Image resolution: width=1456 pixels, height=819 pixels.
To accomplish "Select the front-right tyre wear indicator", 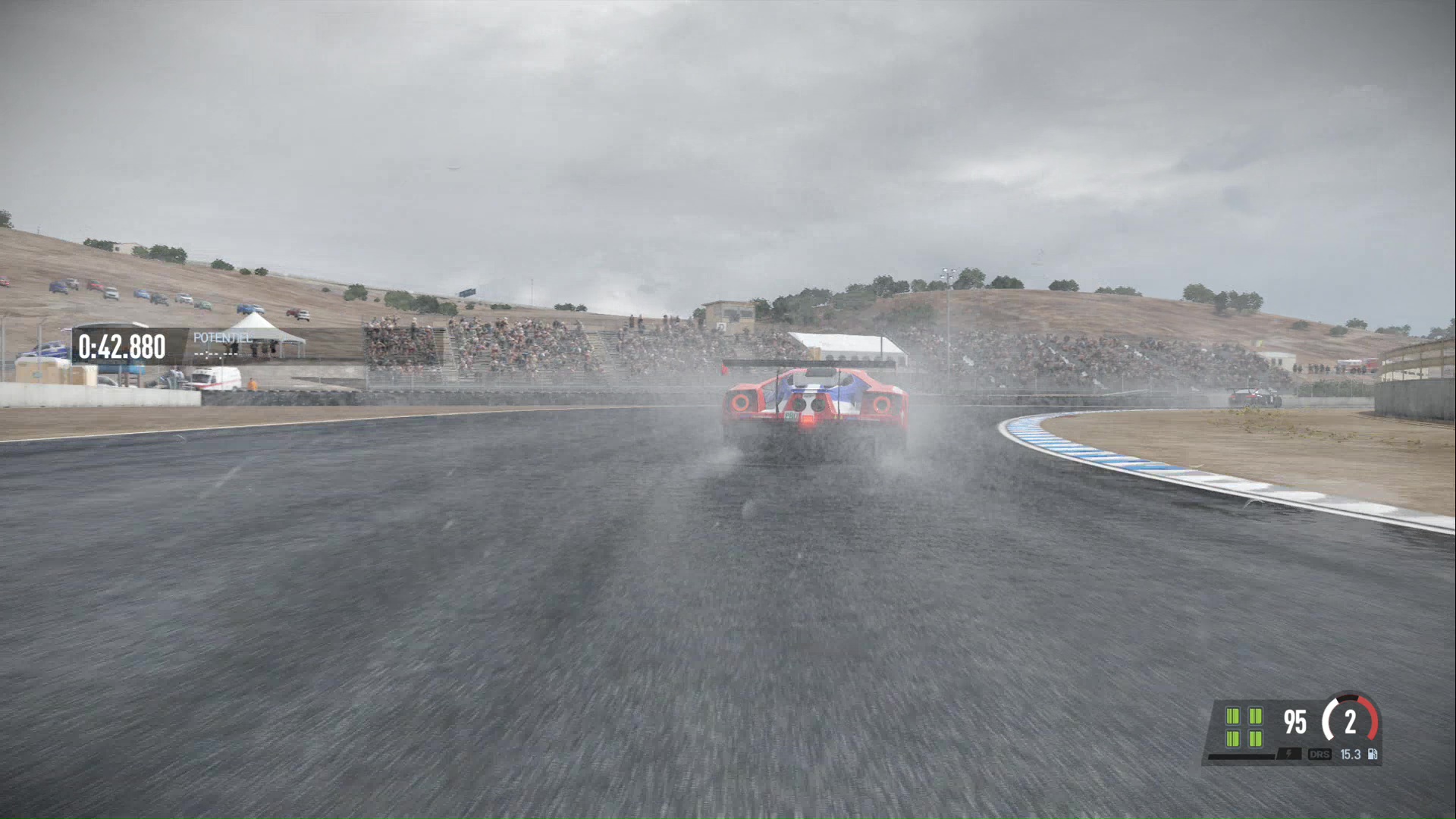I will tap(1256, 714).
